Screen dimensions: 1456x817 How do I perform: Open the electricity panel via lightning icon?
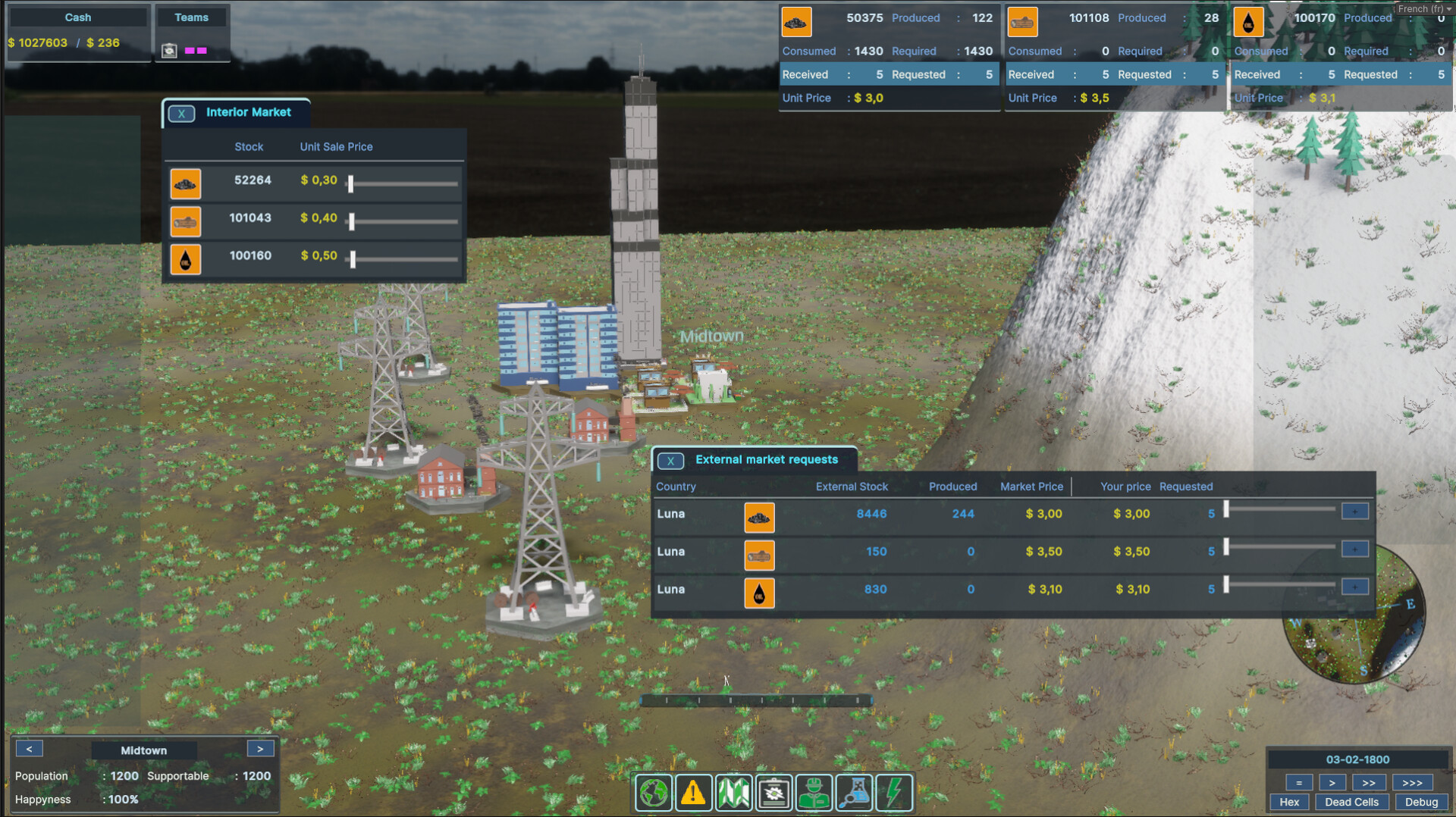coord(894,792)
